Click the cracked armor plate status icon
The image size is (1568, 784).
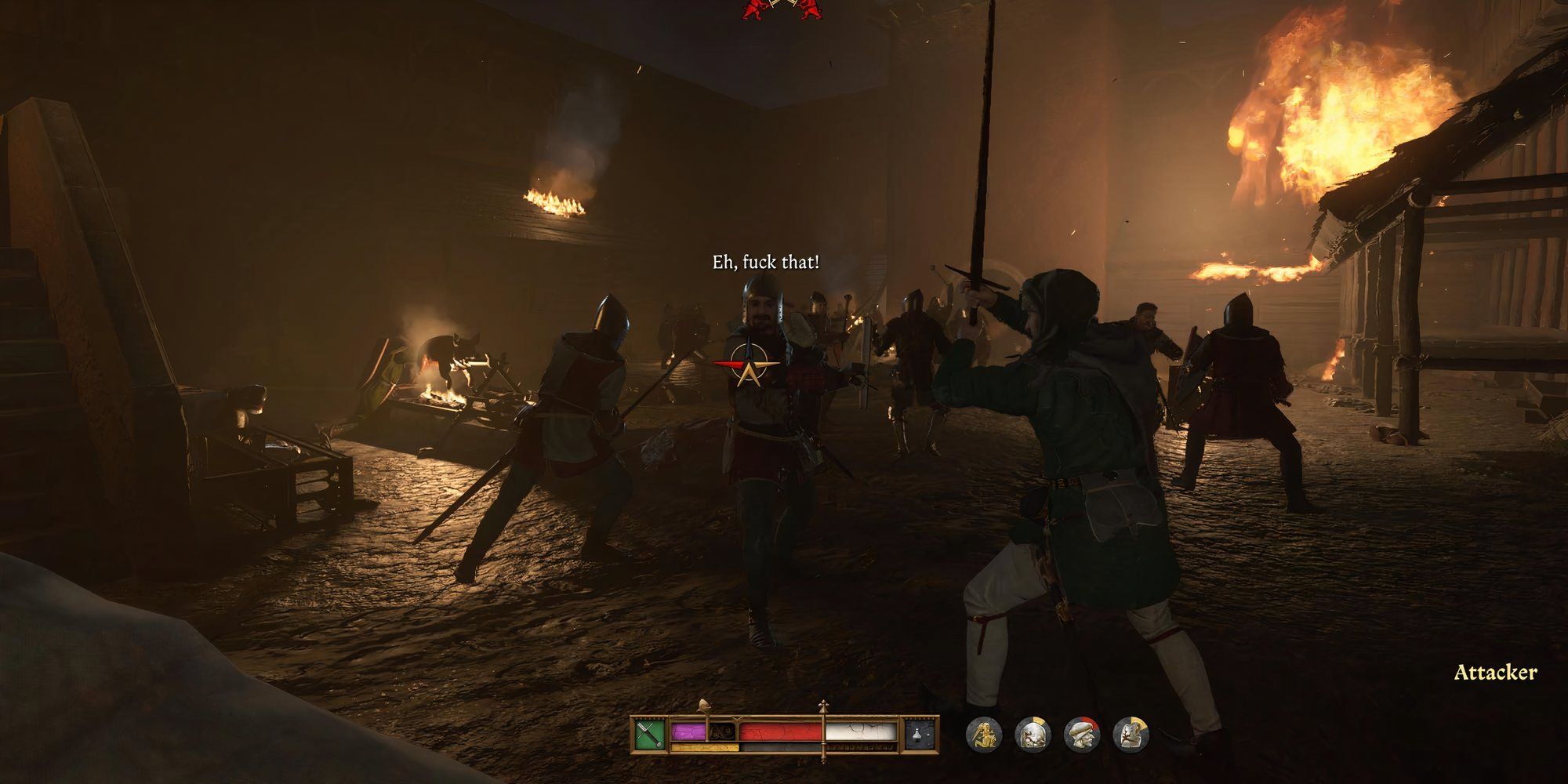pos(1130,735)
